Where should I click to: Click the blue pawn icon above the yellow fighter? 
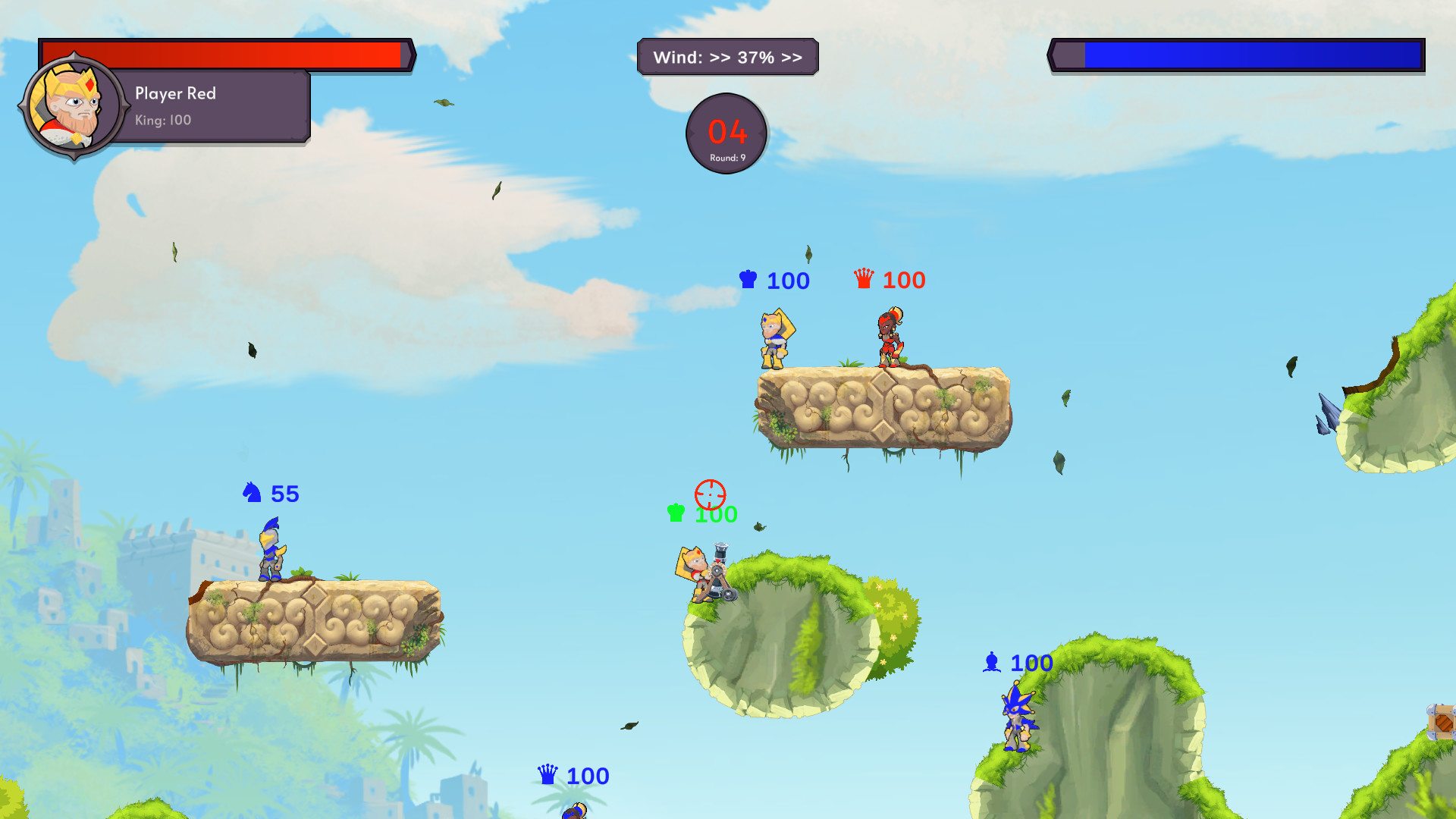click(x=748, y=280)
